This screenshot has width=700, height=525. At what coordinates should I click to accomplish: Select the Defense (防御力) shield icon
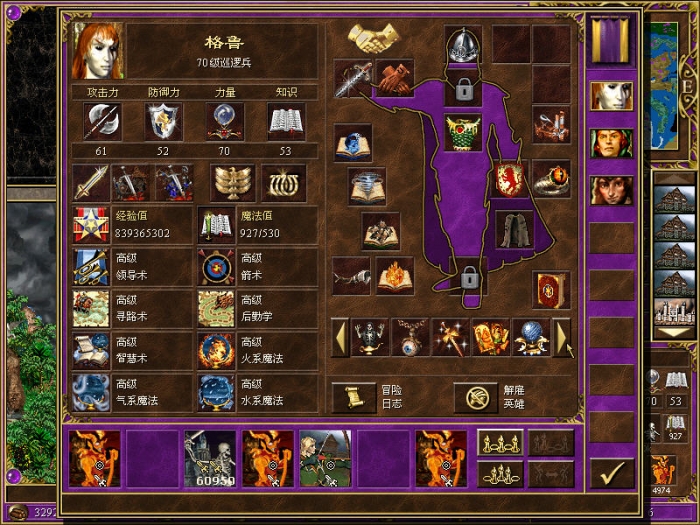tap(164, 122)
